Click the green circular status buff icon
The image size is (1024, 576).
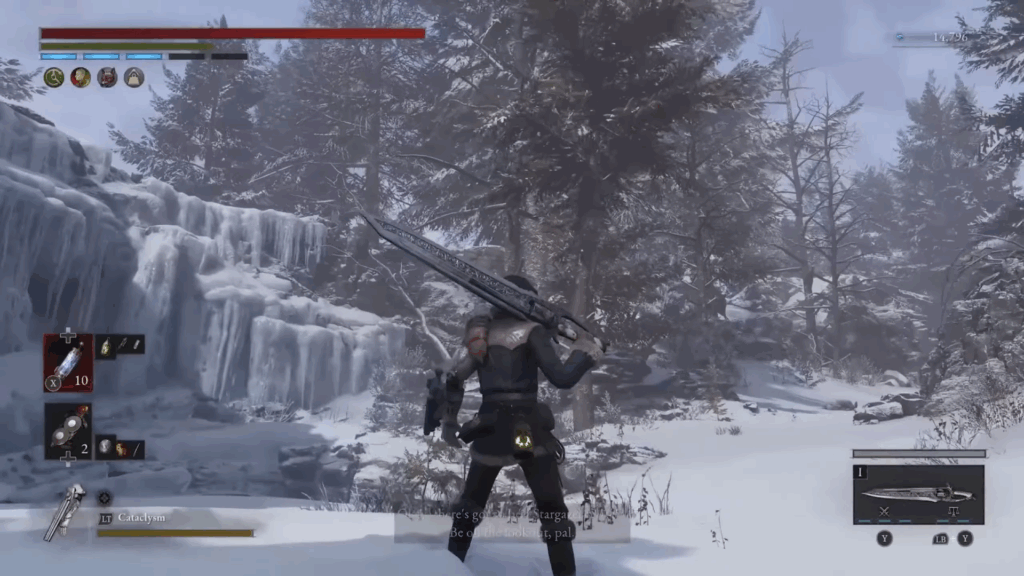coord(53,78)
